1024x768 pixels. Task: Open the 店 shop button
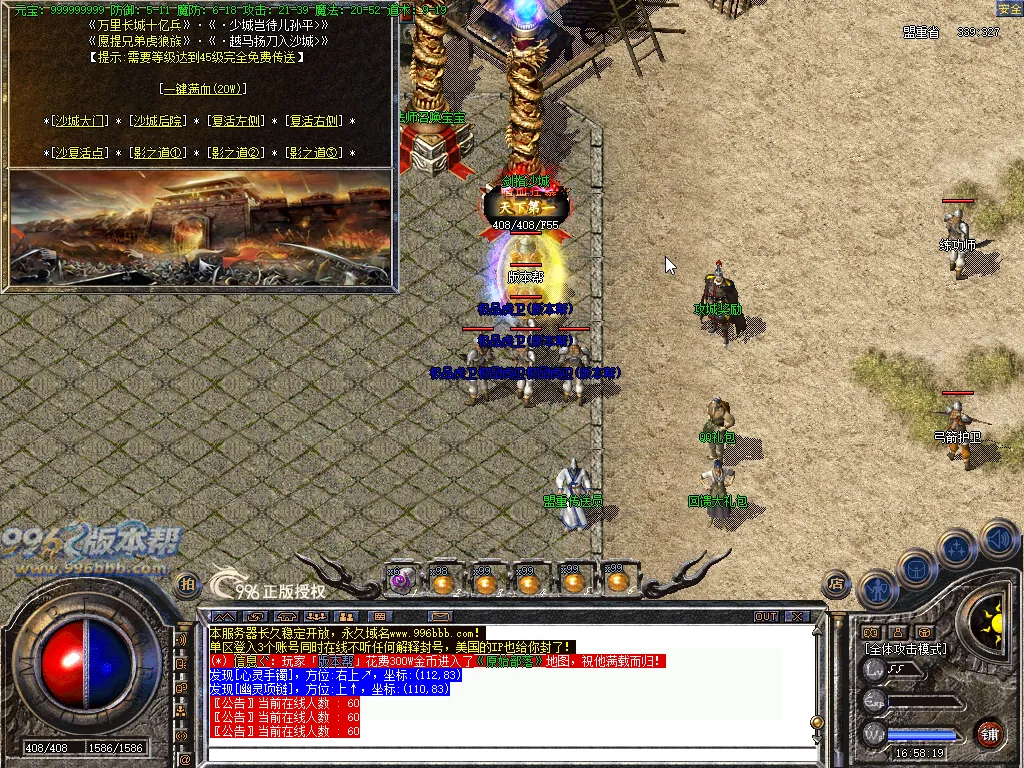click(836, 584)
